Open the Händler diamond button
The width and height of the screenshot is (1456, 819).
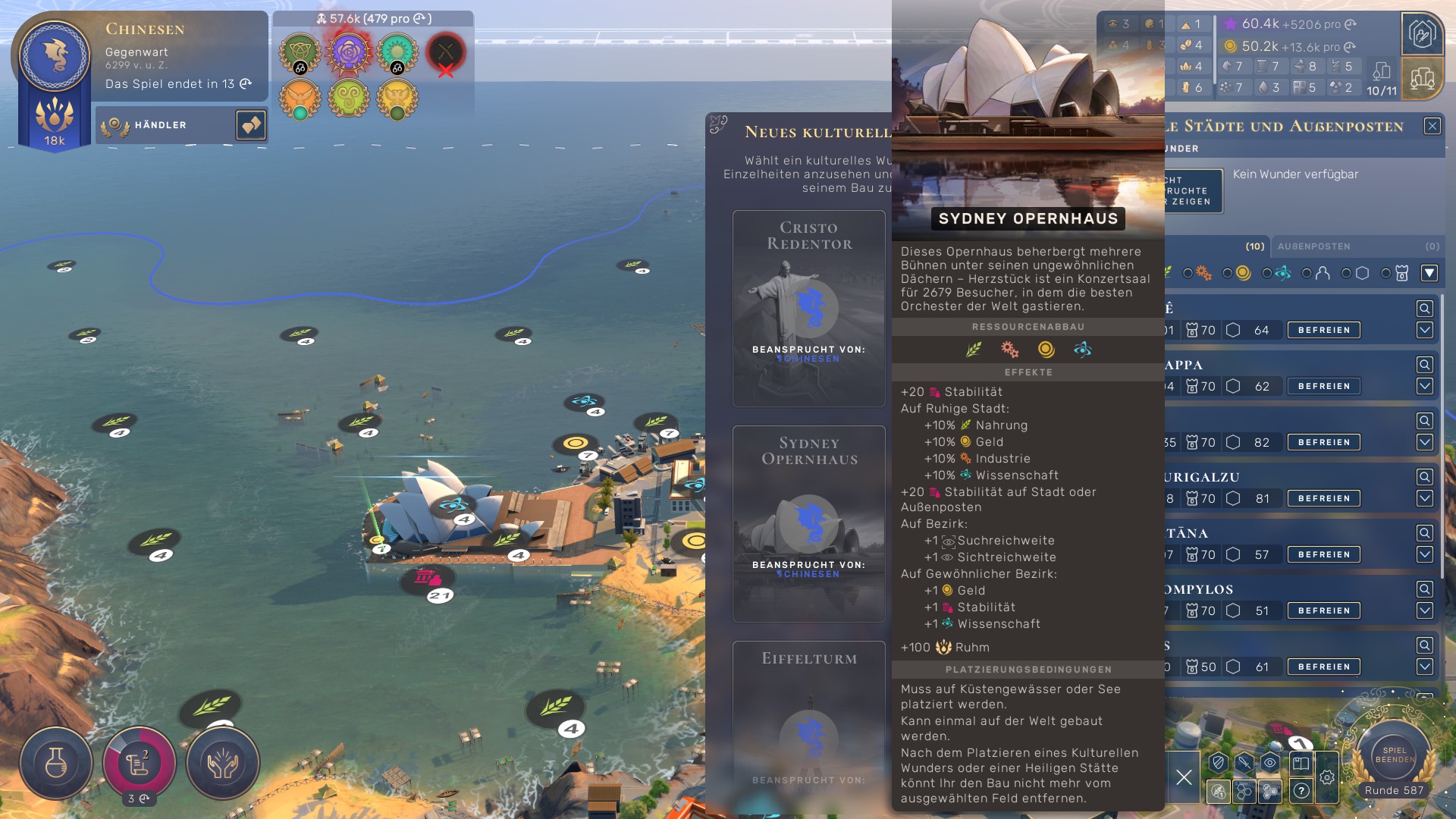[251, 125]
